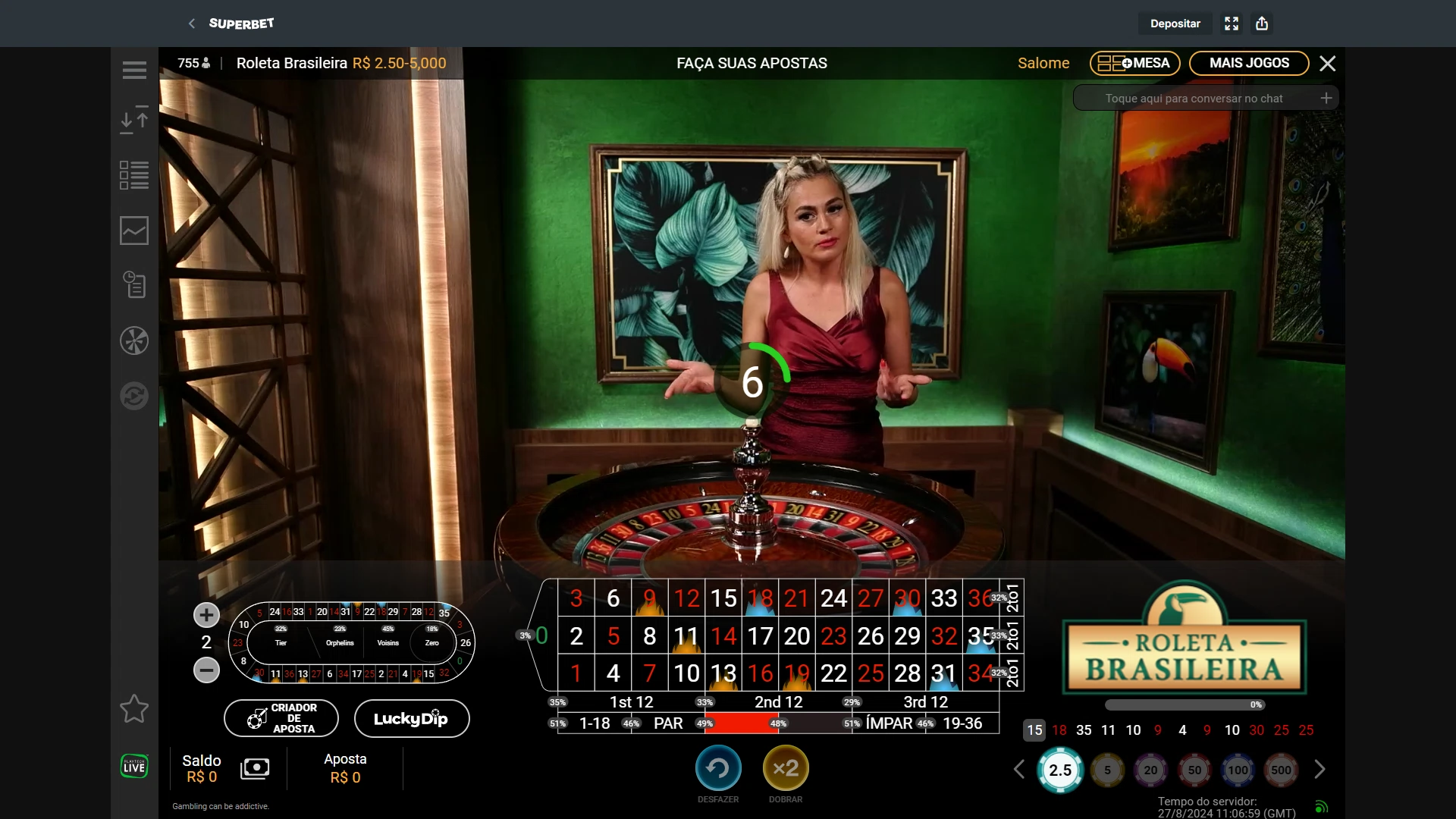The height and width of the screenshot is (819, 1456).
Task: Double the bet with the x2 button
Action: click(x=786, y=769)
